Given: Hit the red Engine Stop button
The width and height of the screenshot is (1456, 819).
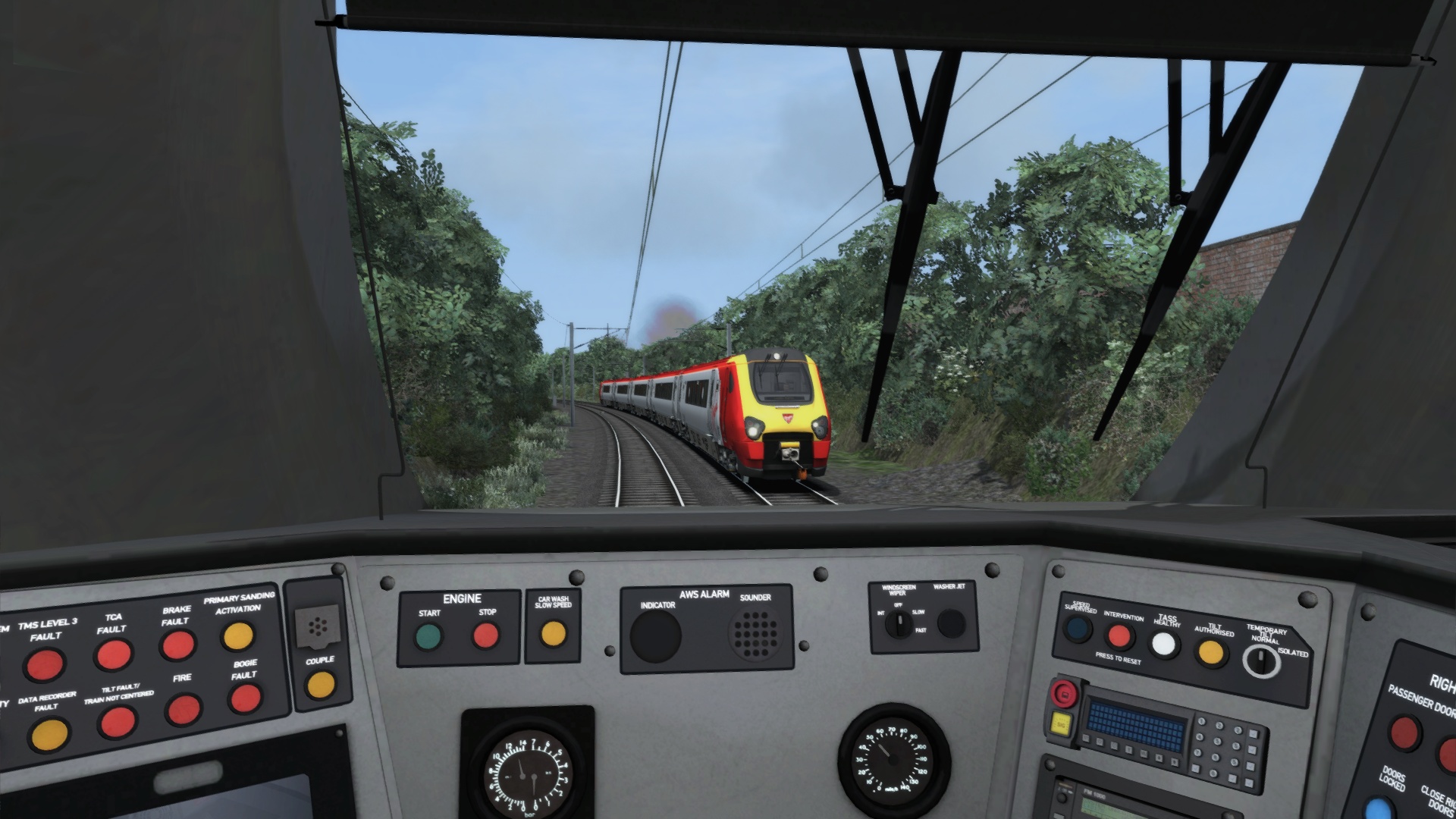Looking at the screenshot, I should click(486, 635).
